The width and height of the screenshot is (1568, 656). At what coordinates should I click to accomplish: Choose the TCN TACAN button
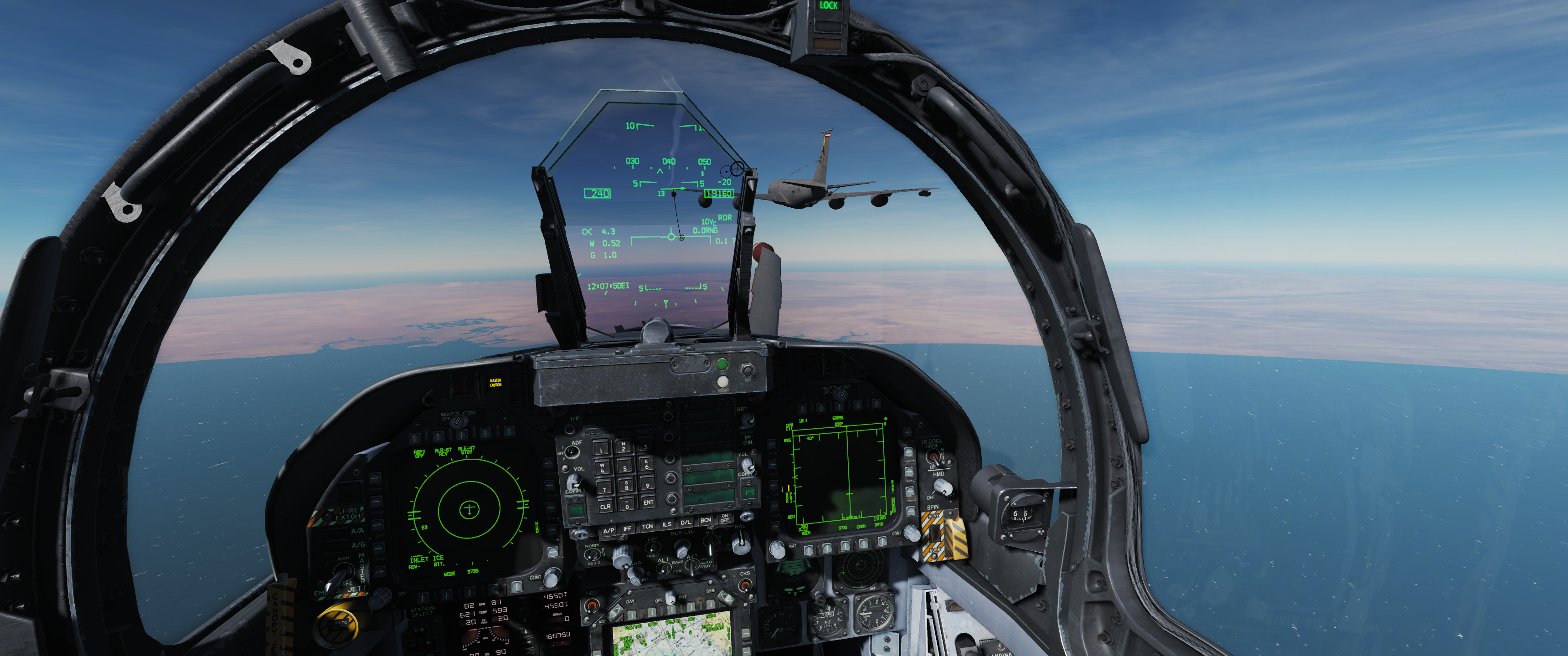click(647, 526)
